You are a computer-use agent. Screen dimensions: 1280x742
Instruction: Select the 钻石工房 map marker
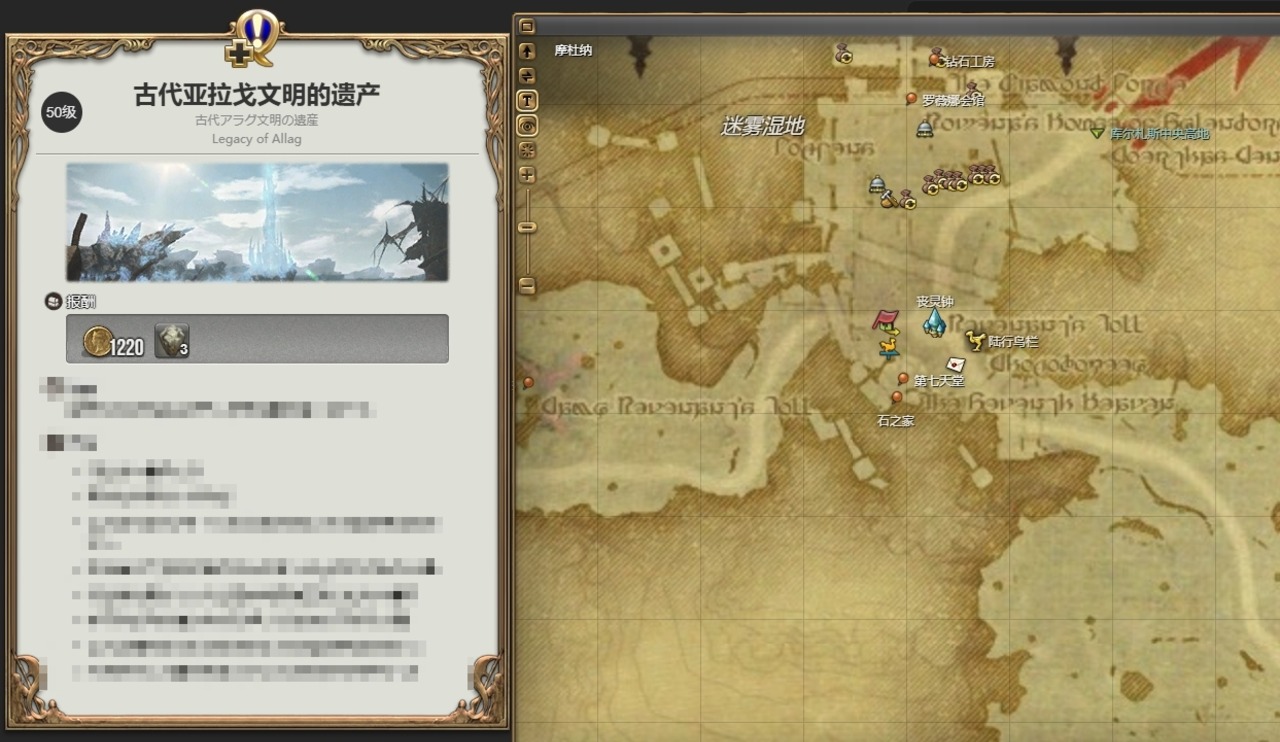click(x=935, y=59)
